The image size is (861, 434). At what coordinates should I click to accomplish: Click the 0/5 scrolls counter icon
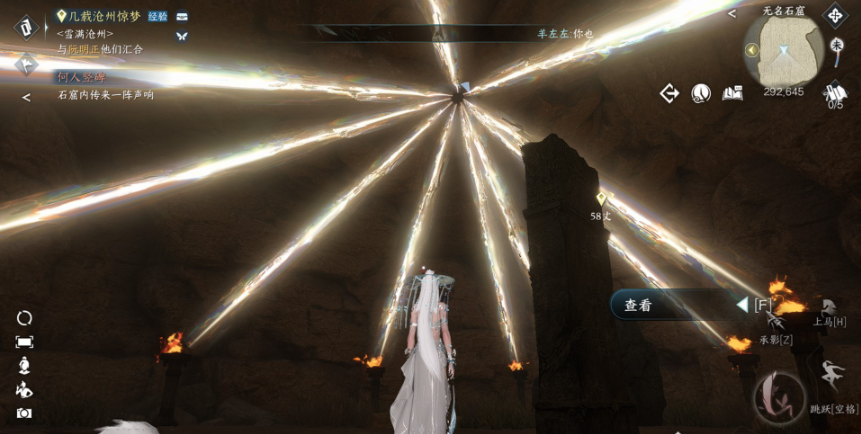tap(835, 95)
